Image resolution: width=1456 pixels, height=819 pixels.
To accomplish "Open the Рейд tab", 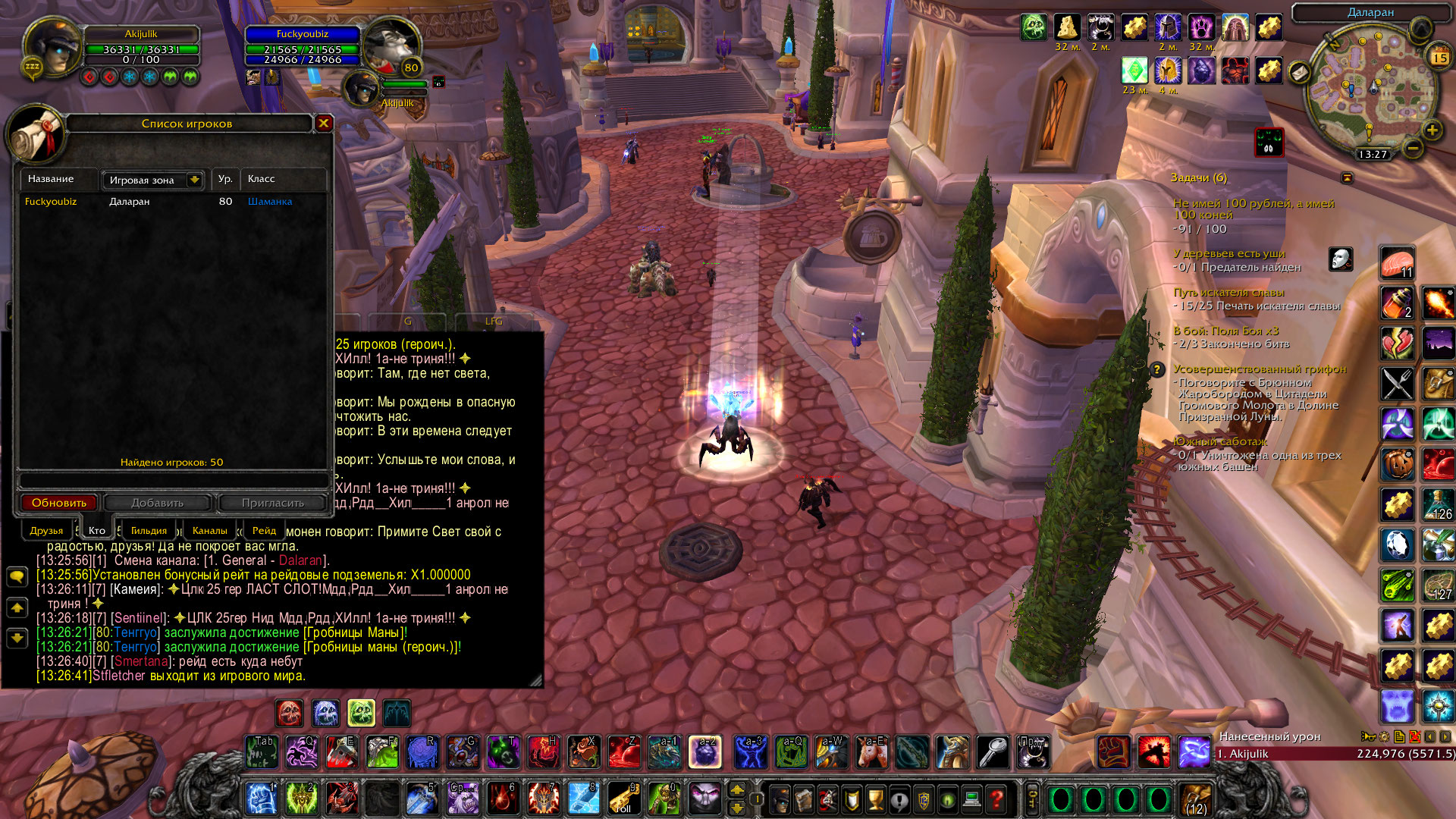I will click(x=264, y=531).
